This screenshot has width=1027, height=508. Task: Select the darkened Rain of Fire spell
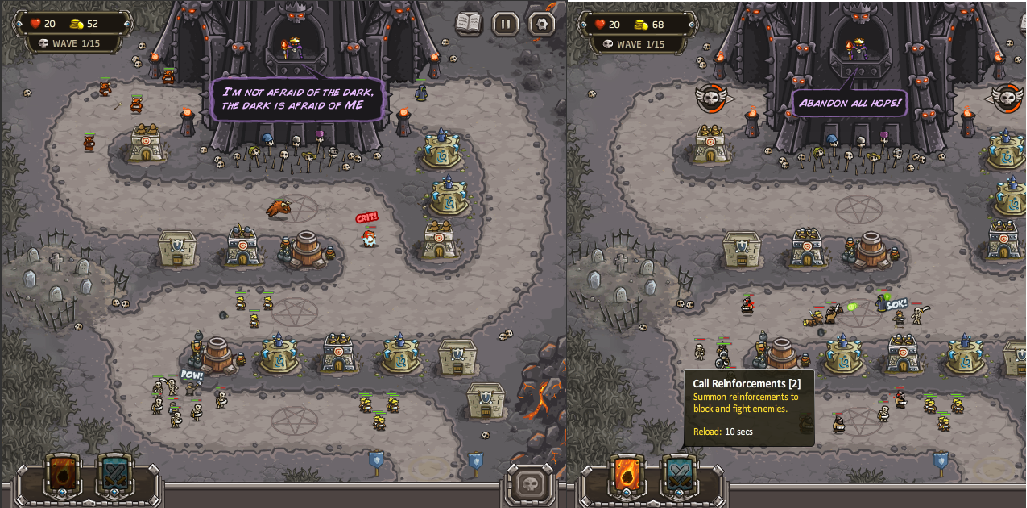[x=62, y=475]
